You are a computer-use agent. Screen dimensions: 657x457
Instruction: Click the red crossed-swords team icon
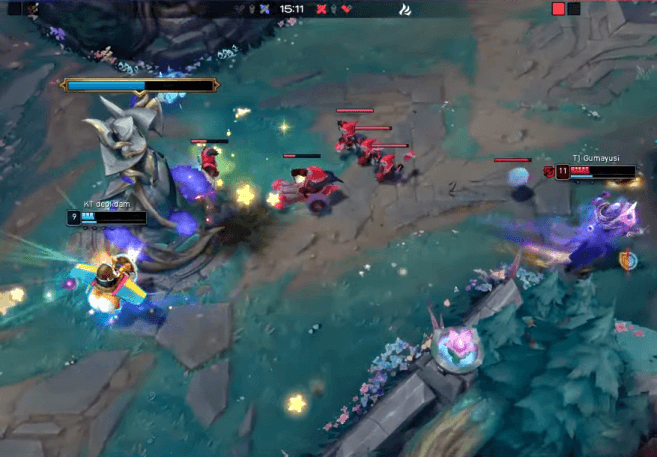(x=322, y=9)
